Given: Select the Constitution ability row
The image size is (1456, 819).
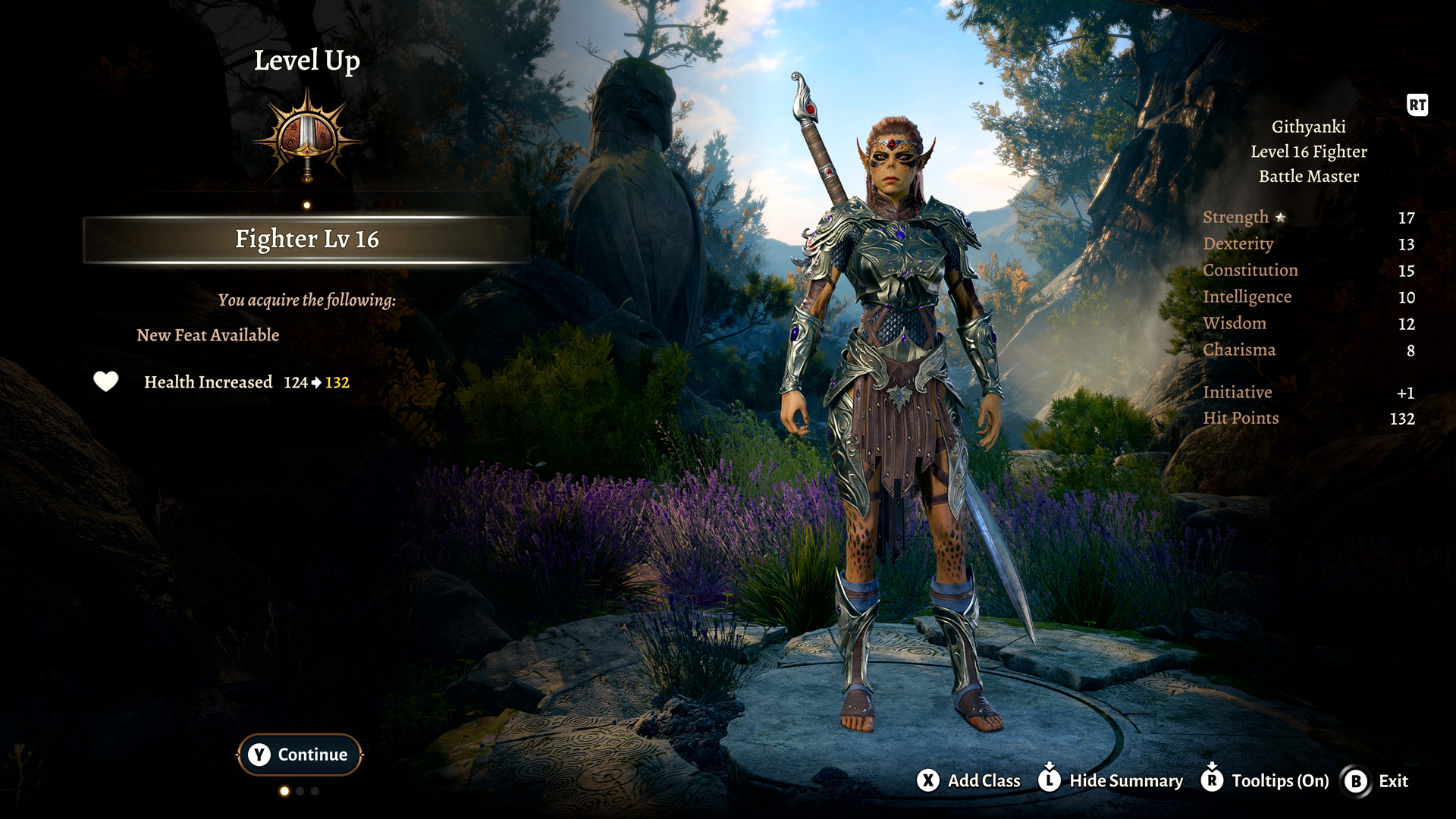Looking at the screenshot, I should pyautogui.click(x=1308, y=271).
